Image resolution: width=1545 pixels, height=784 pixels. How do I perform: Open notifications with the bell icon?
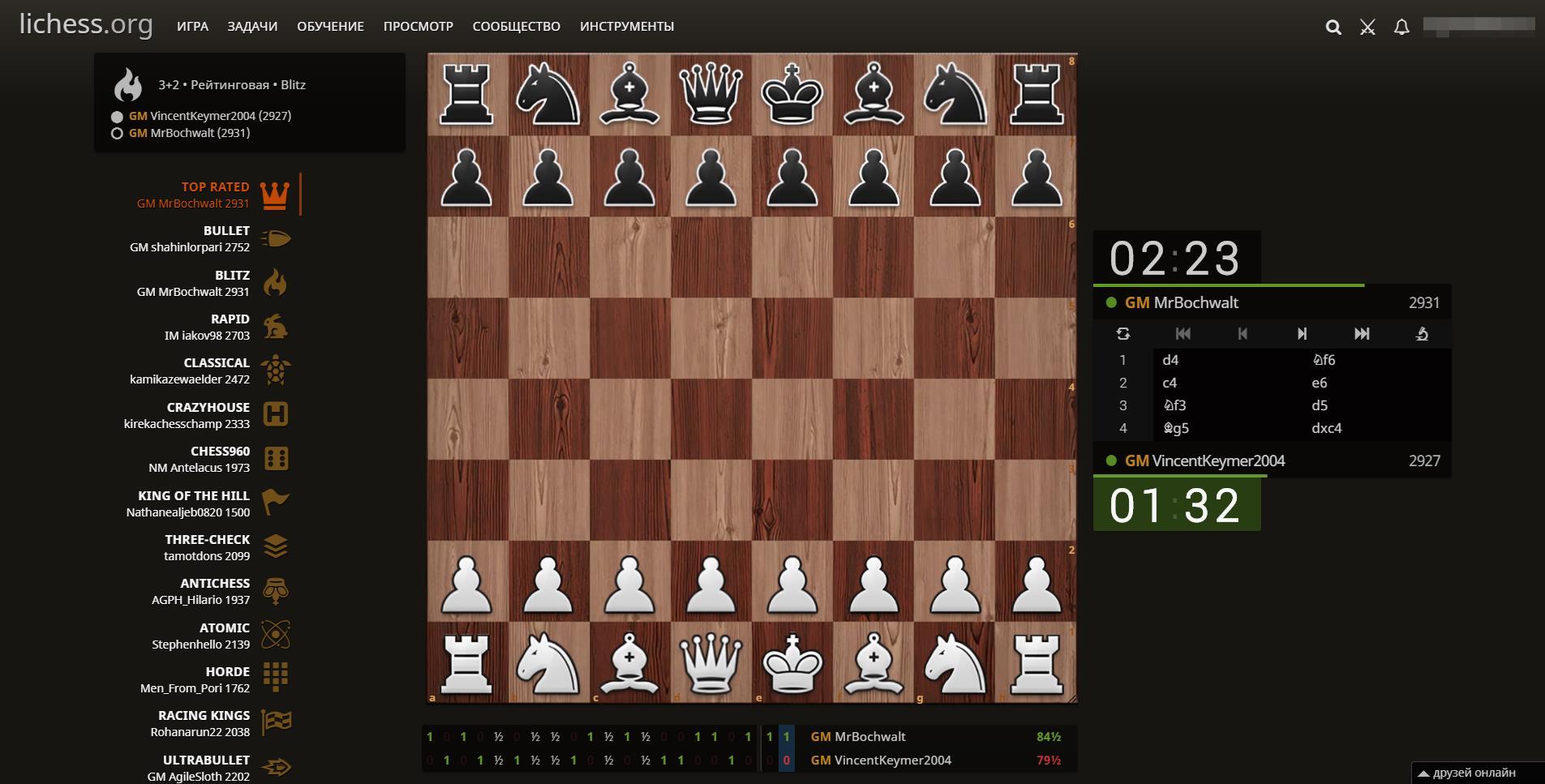tap(1401, 27)
